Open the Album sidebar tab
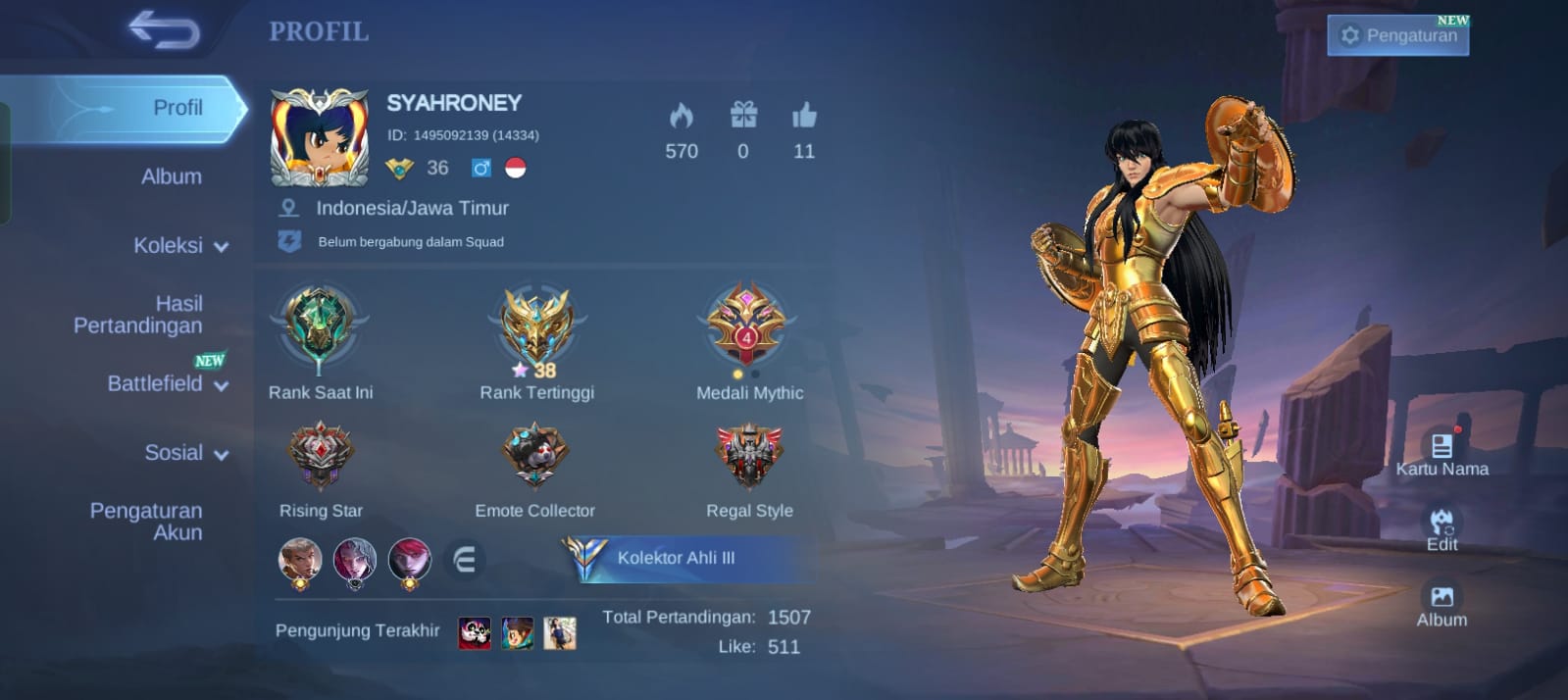Viewport: 1568px width, 700px height. click(x=172, y=176)
